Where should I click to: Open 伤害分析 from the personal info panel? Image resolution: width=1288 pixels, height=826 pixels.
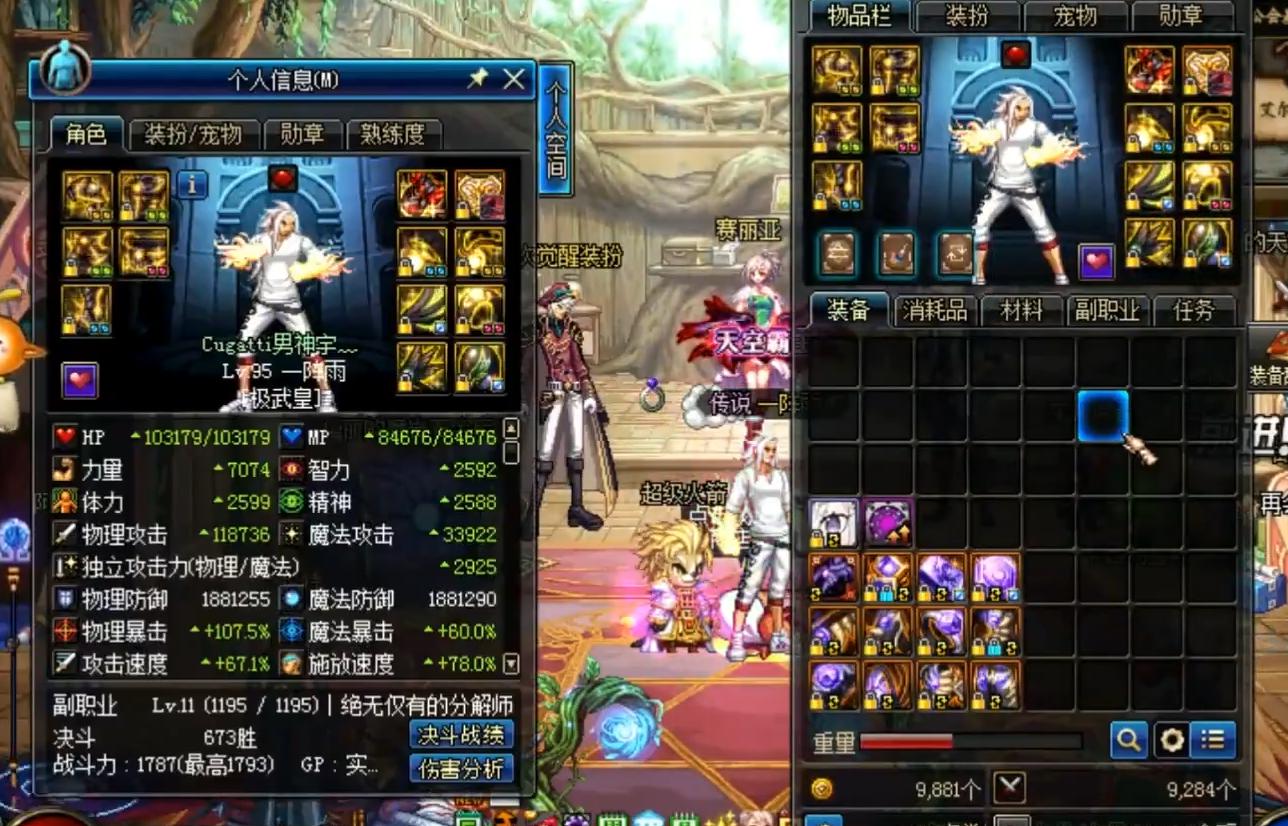click(x=462, y=771)
